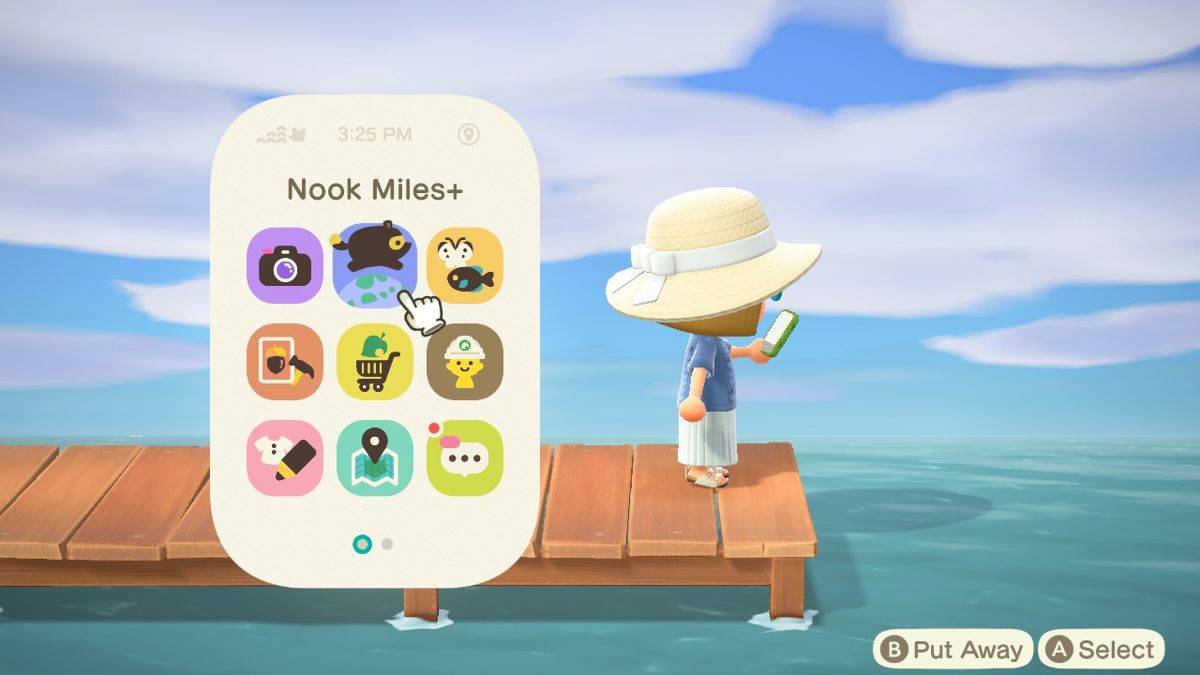Launch the Nook Shopping cart app
This screenshot has height=675, width=1200.
pyautogui.click(x=374, y=361)
